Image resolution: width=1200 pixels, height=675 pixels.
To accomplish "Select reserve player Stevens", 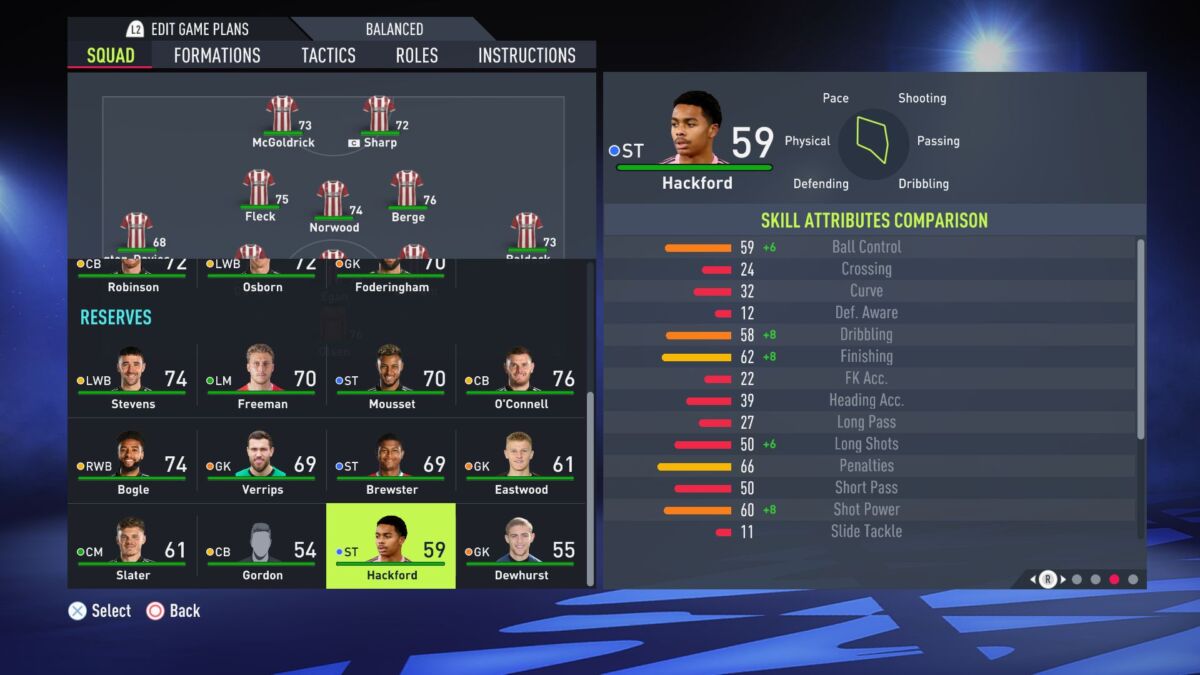I will pyautogui.click(x=132, y=379).
